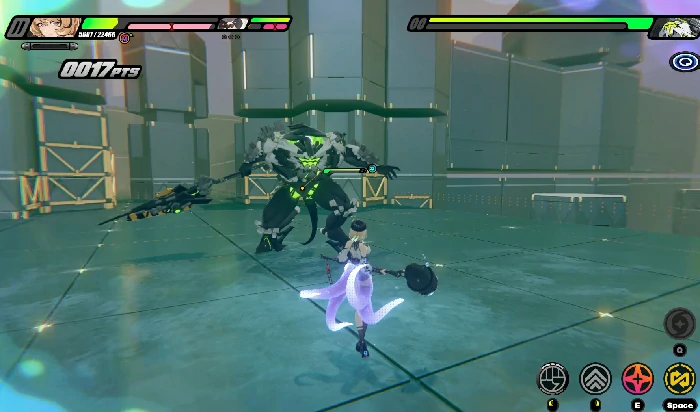Switch to the dark-haired teammate portrait
The width and height of the screenshot is (700, 412).
[233, 24]
